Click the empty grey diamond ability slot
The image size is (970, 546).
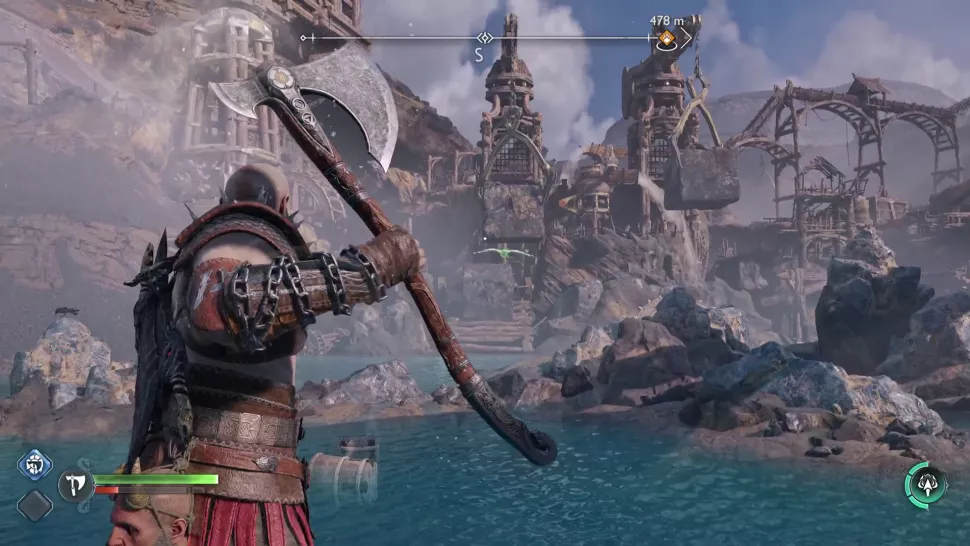point(34,505)
